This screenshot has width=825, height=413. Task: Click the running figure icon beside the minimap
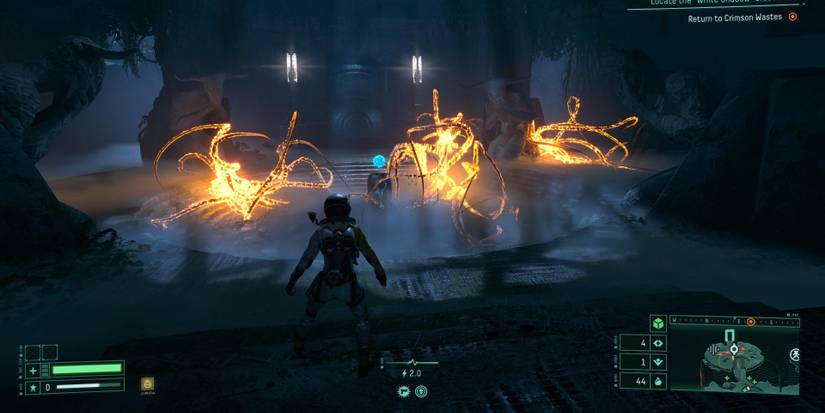(x=795, y=356)
